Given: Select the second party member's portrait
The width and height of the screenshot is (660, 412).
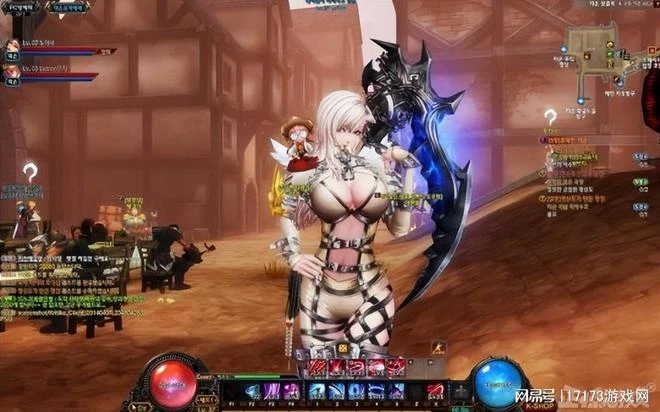Looking at the screenshot, I should (12, 72).
